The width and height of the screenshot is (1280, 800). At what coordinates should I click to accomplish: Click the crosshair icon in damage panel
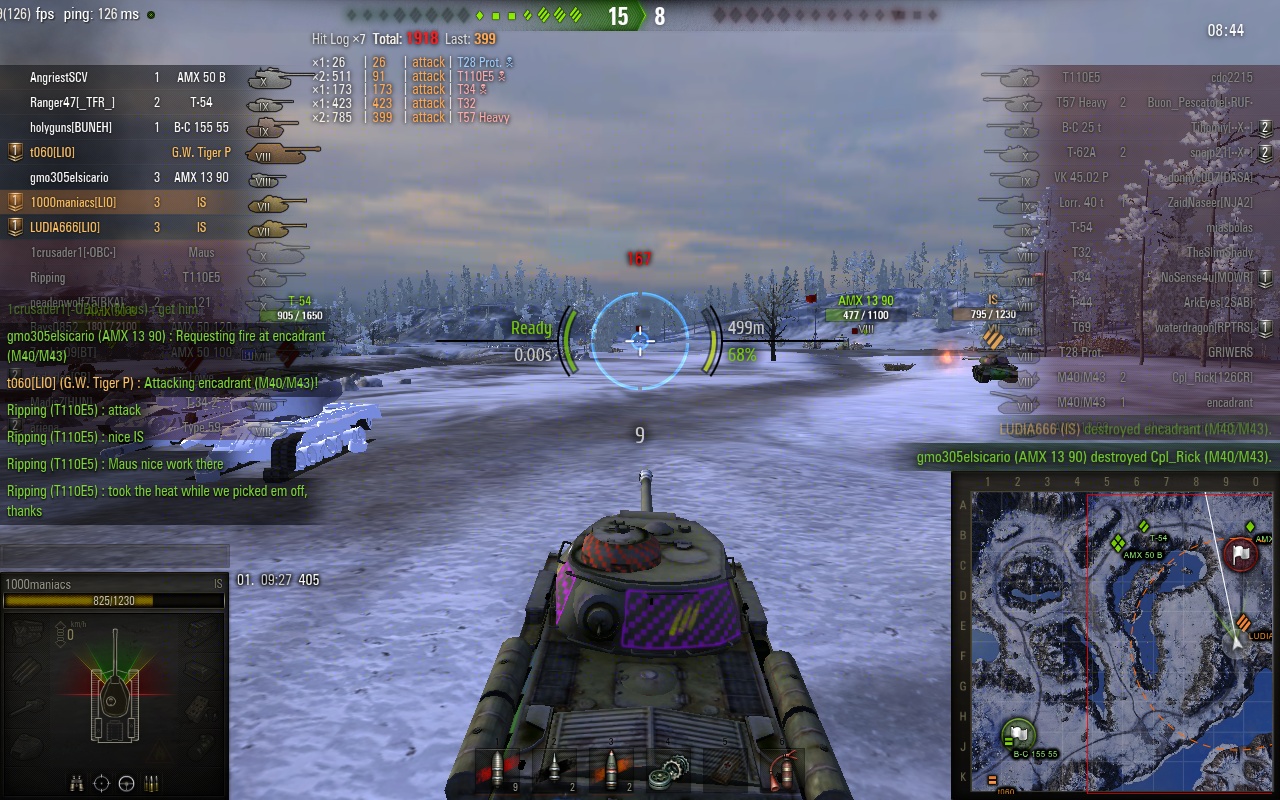(x=102, y=783)
